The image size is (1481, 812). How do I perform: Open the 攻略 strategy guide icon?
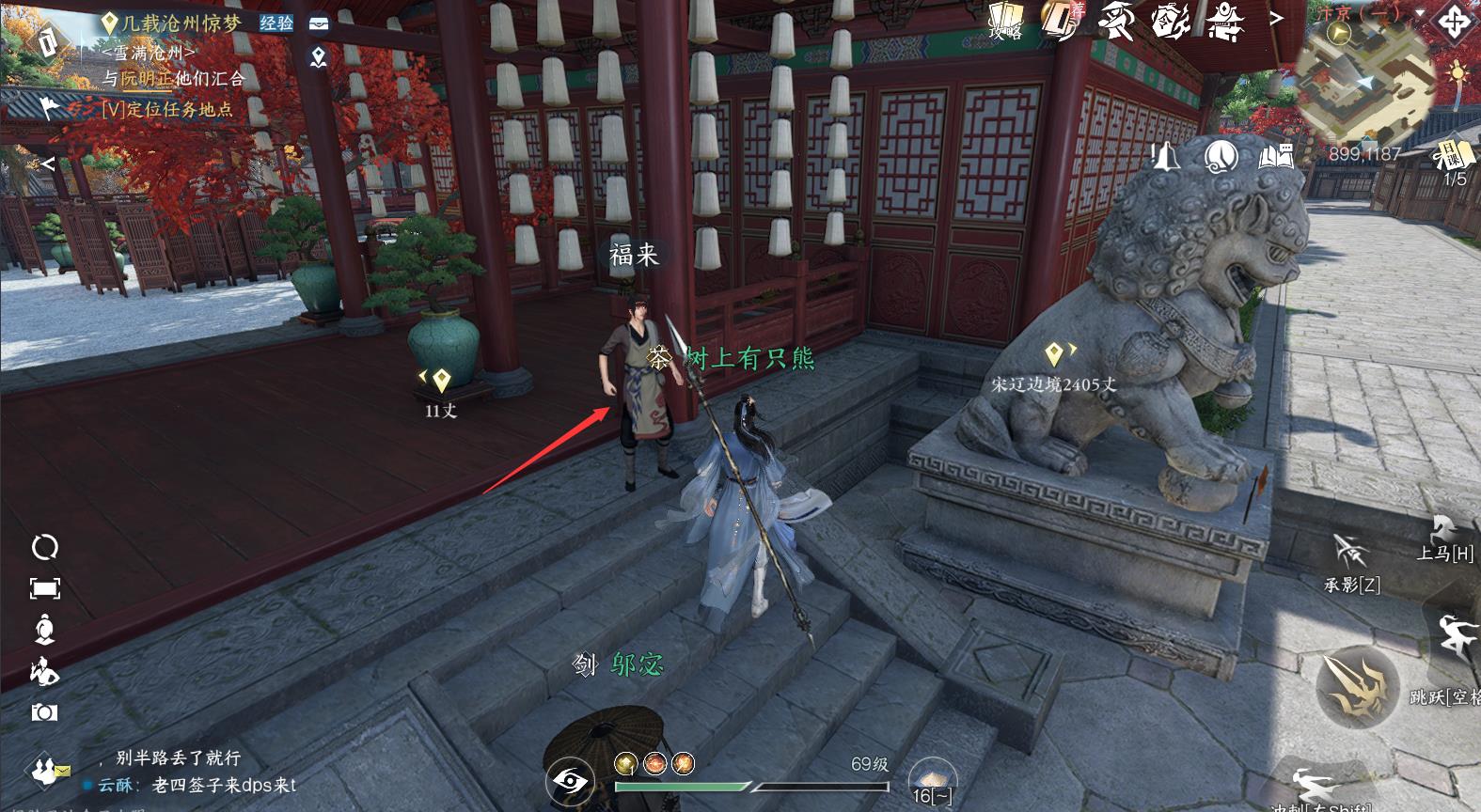tap(1005, 17)
